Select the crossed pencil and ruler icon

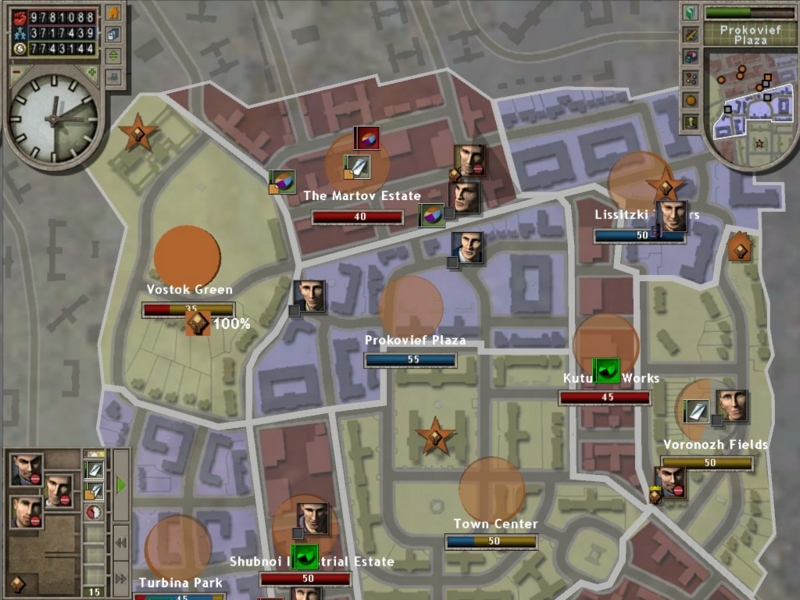point(691,35)
